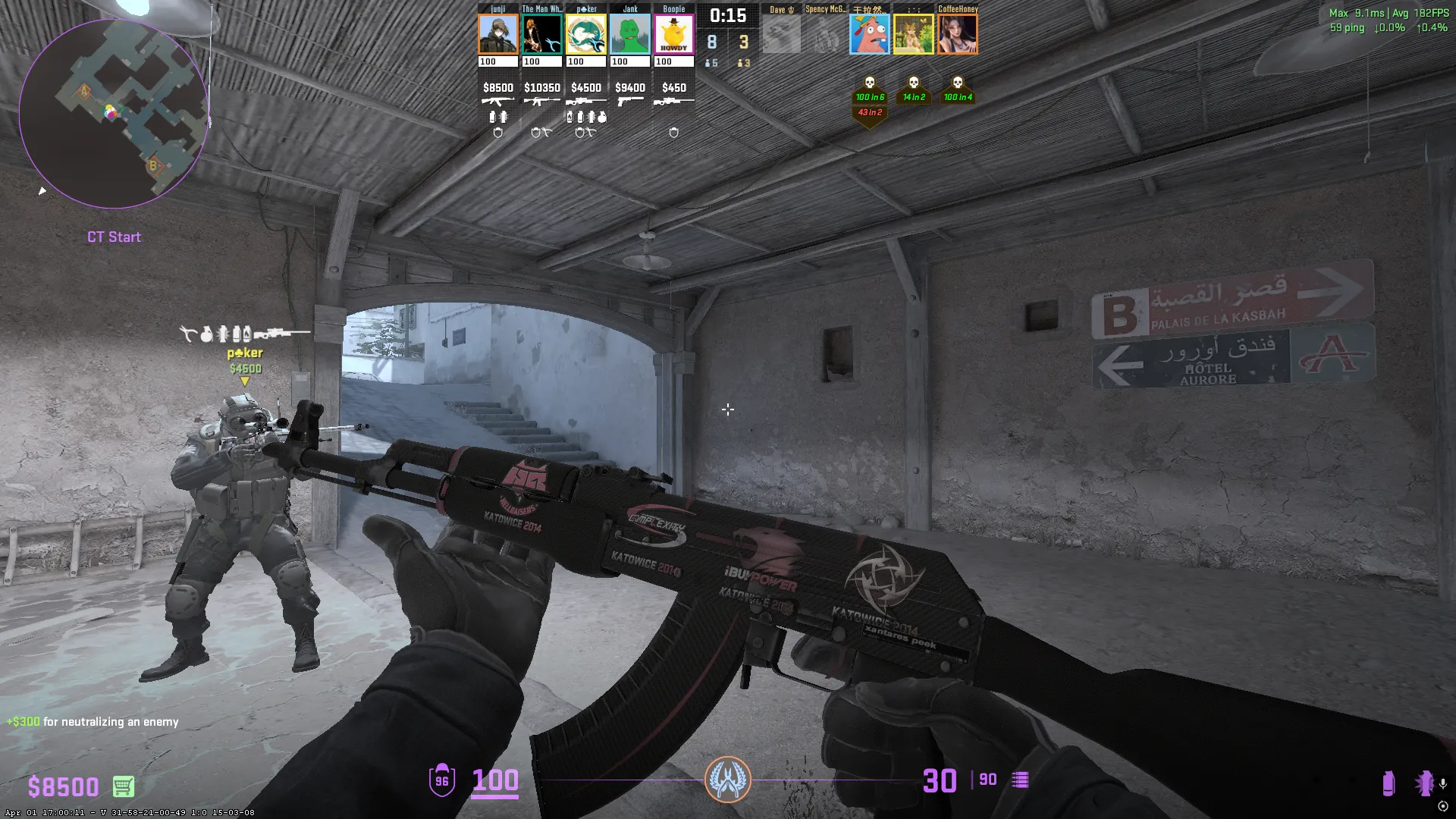Select dead enemy Daye's greyed avatar
The image size is (1456, 819).
coord(781,34)
